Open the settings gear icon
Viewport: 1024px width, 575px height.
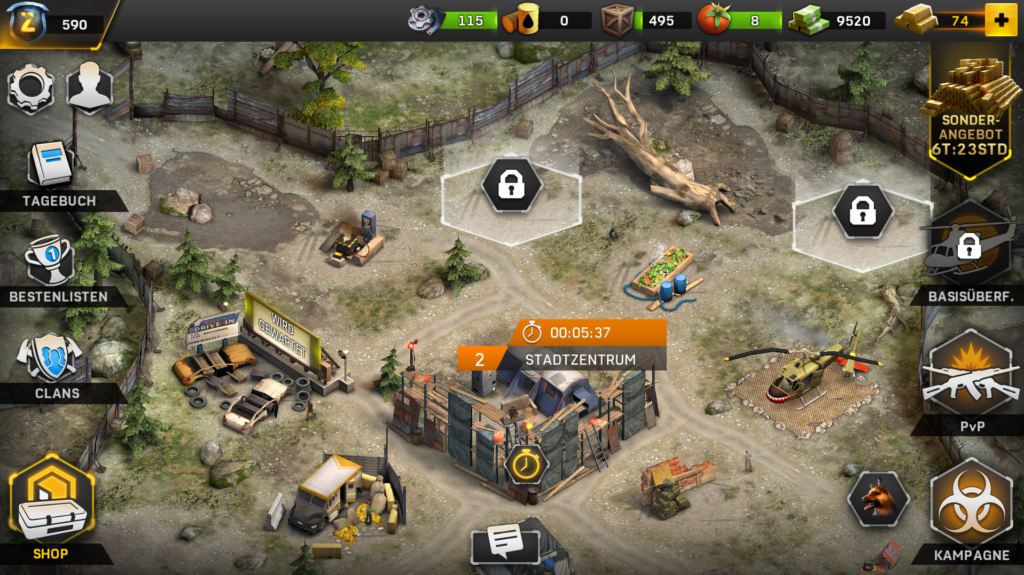[31, 88]
